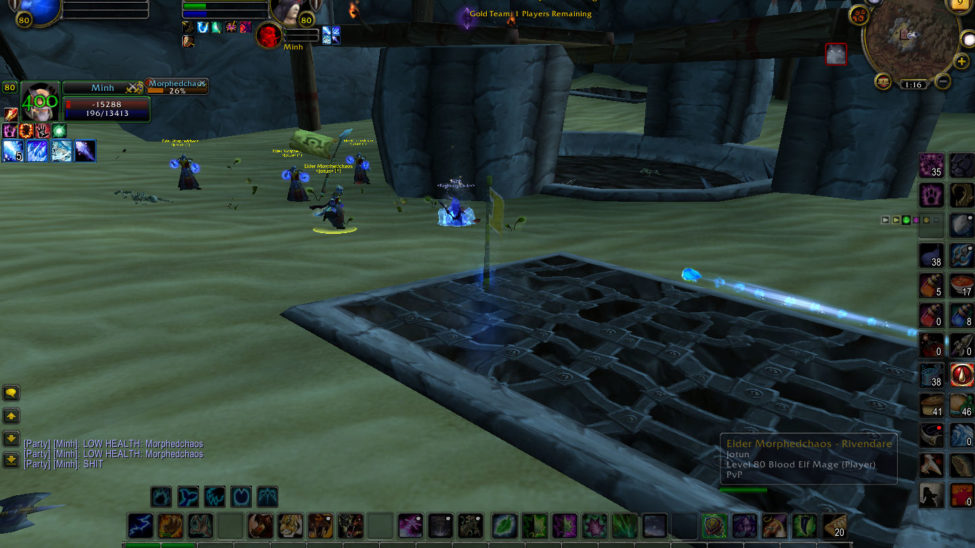Screen dimensions: 975x548
Task: Click the right-bar item showing count 46
Action: pos(962,405)
